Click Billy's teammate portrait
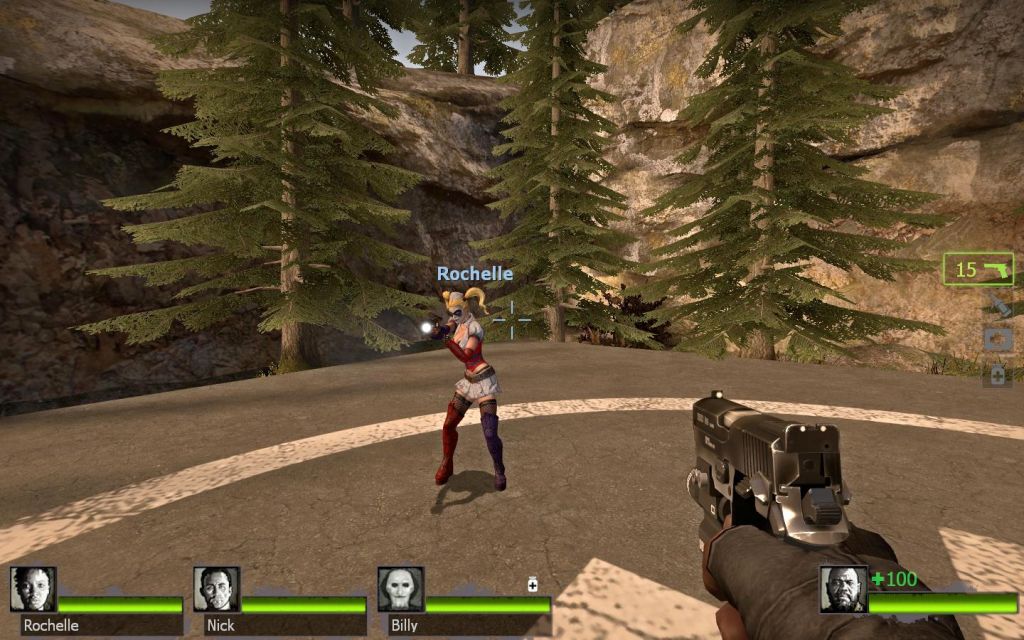The image size is (1024, 640). (400, 589)
